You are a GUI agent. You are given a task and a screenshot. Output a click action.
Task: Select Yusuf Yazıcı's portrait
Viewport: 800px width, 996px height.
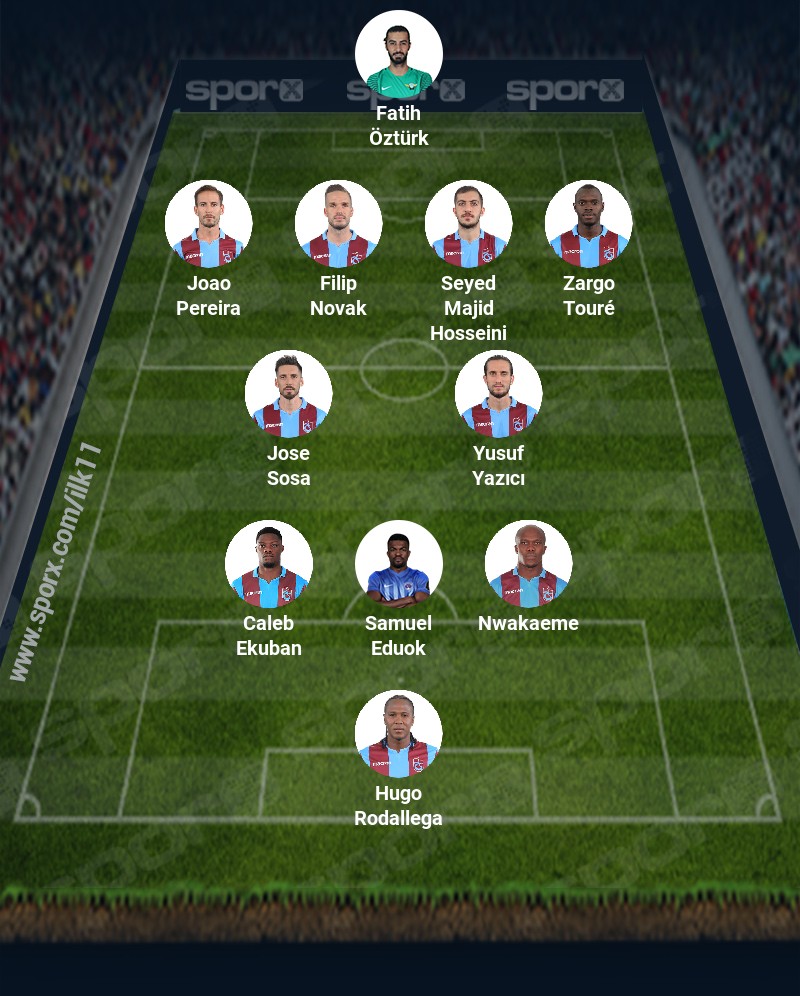(498, 394)
